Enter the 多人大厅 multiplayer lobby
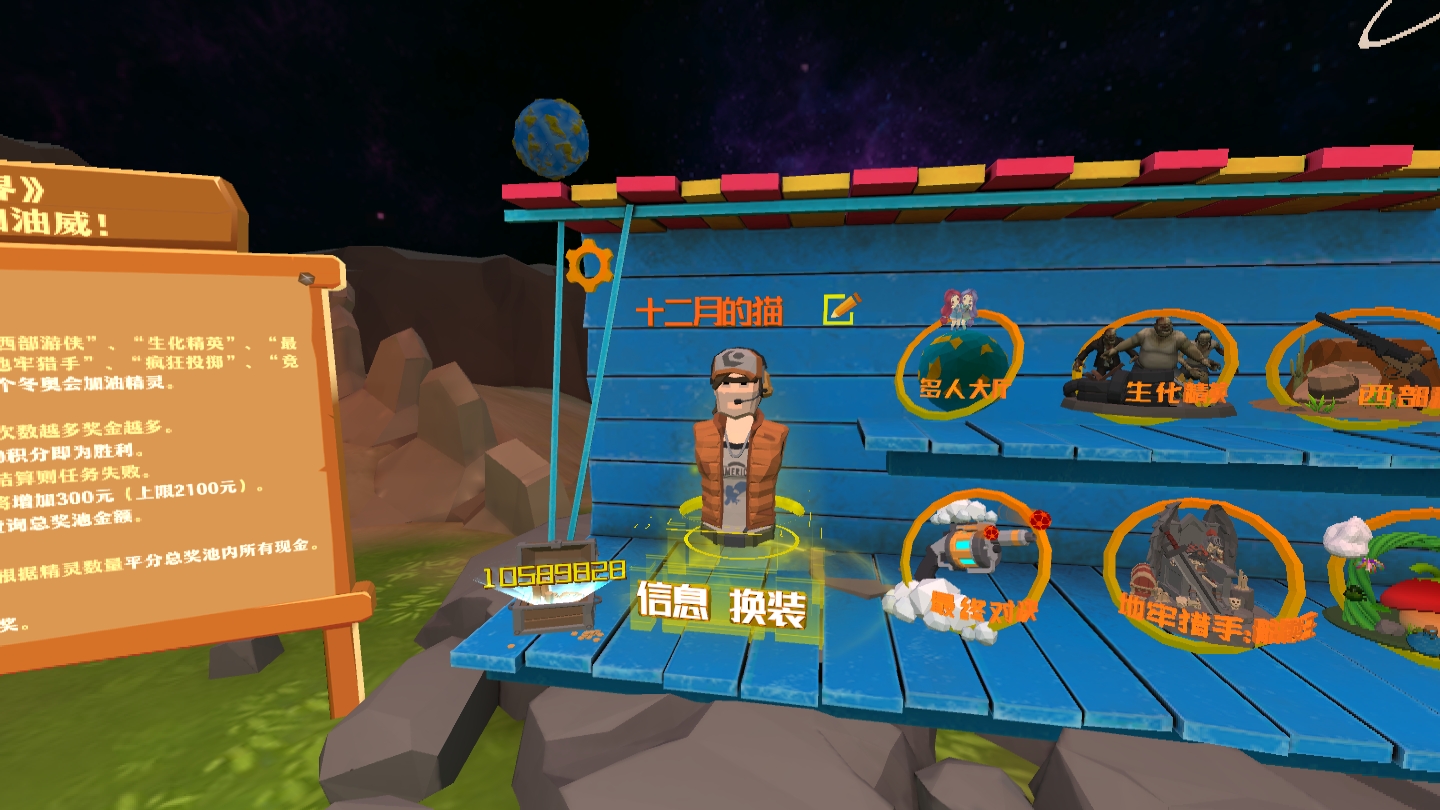This screenshot has height=810, width=1440. point(960,365)
